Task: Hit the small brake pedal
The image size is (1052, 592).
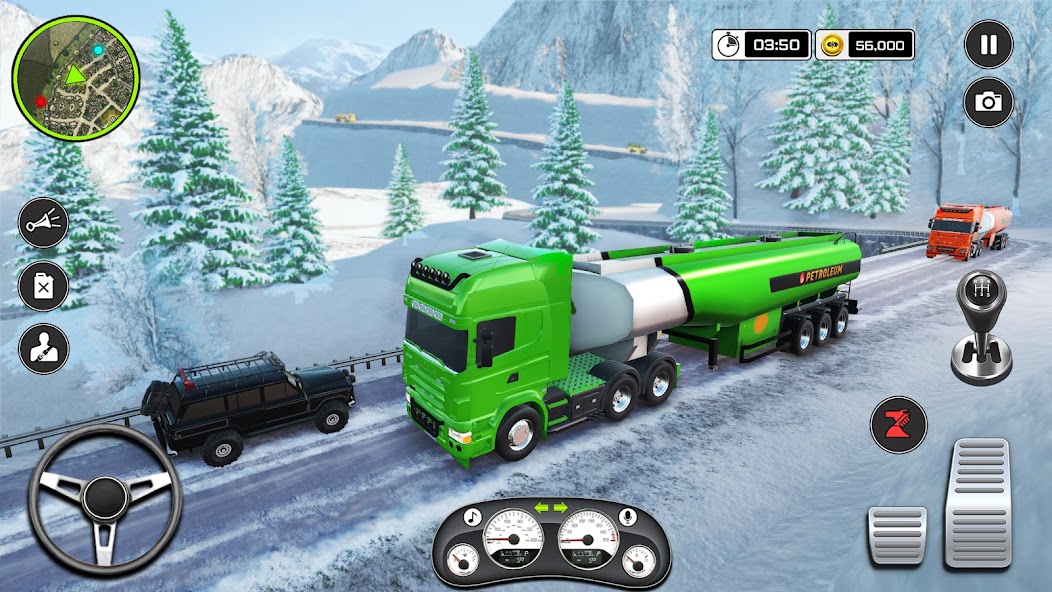Action: [896, 535]
